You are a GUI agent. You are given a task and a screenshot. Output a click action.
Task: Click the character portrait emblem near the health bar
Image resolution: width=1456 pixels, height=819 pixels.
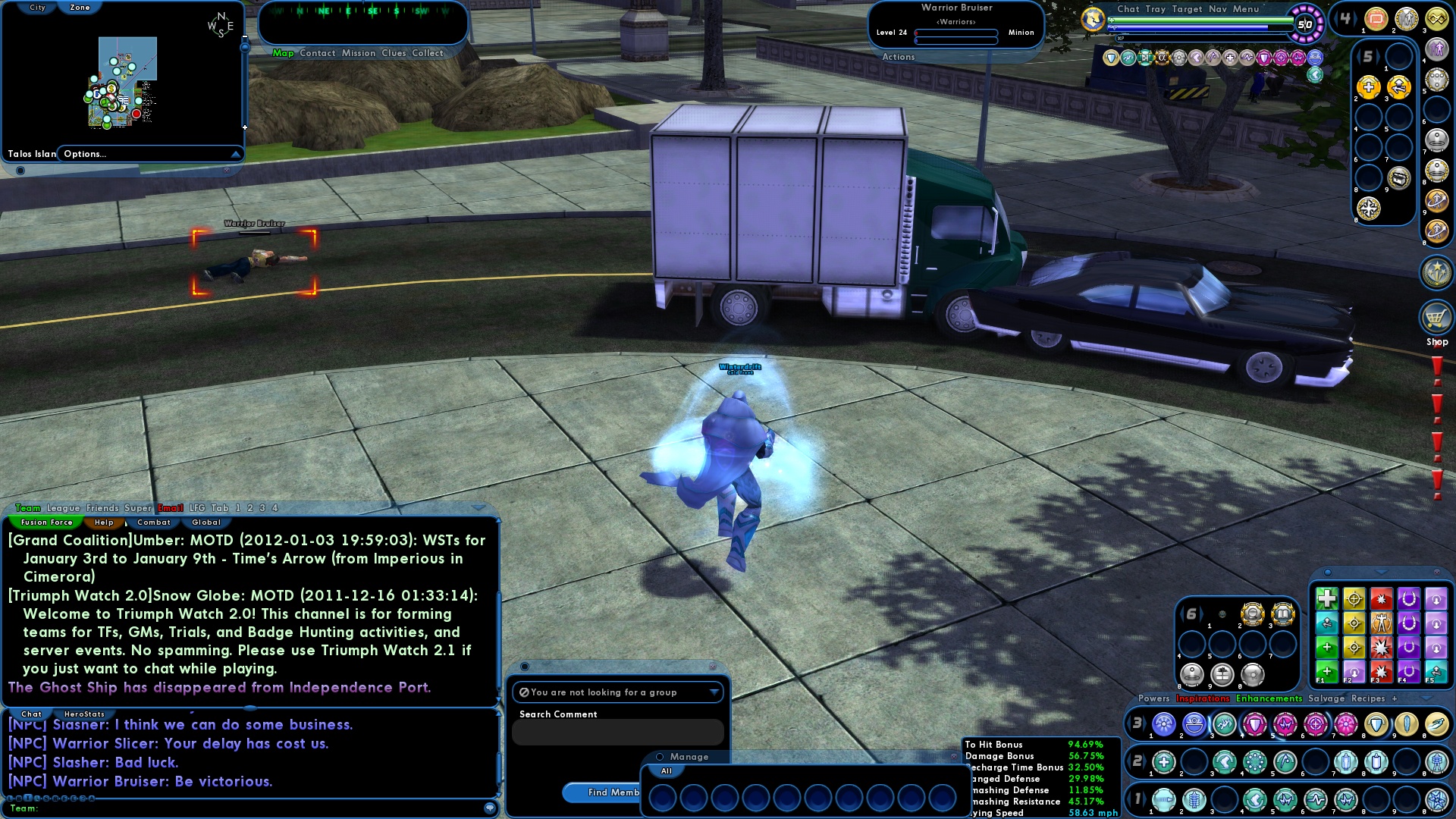(1092, 18)
